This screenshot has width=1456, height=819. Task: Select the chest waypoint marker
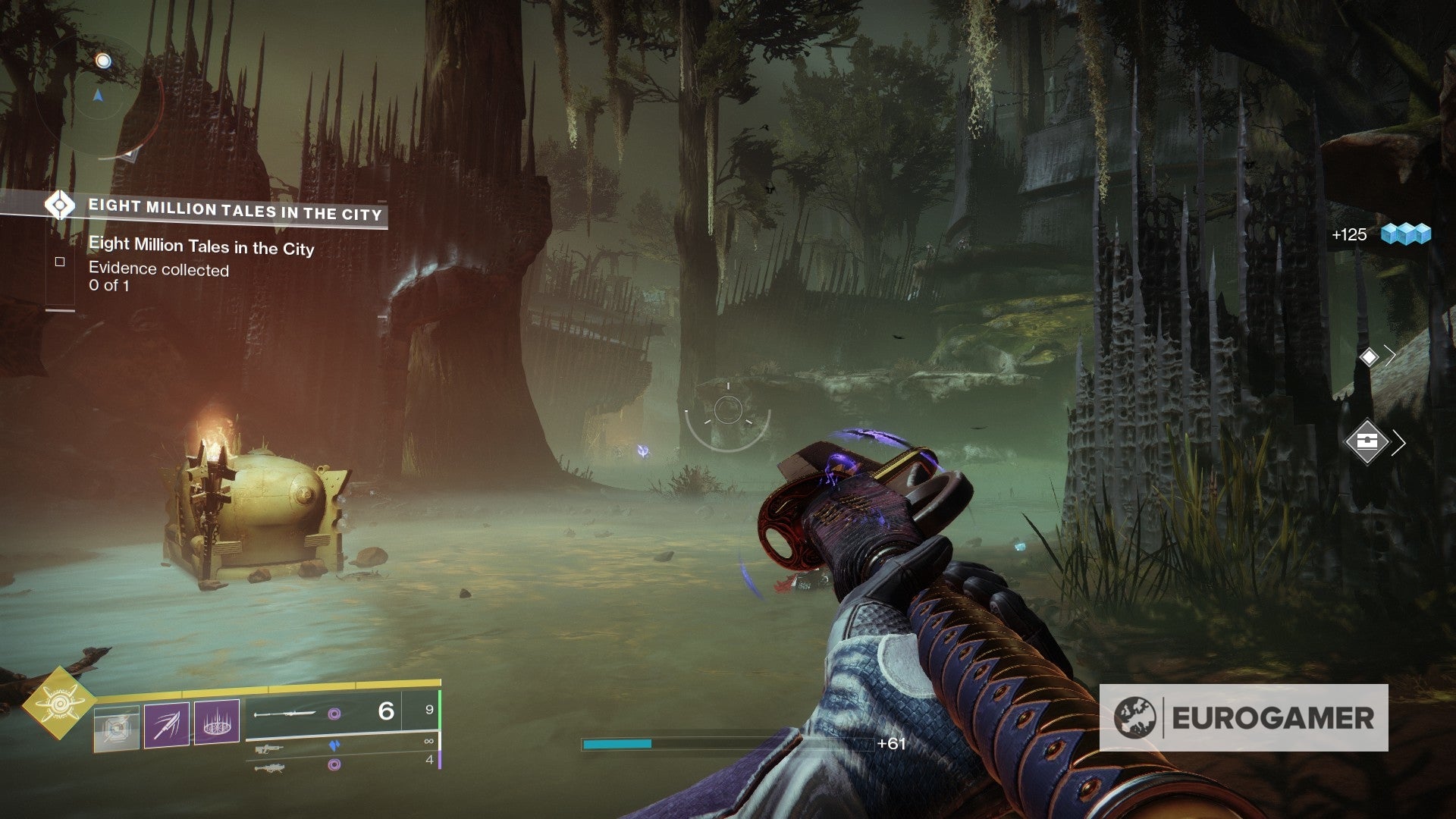tap(1367, 441)
